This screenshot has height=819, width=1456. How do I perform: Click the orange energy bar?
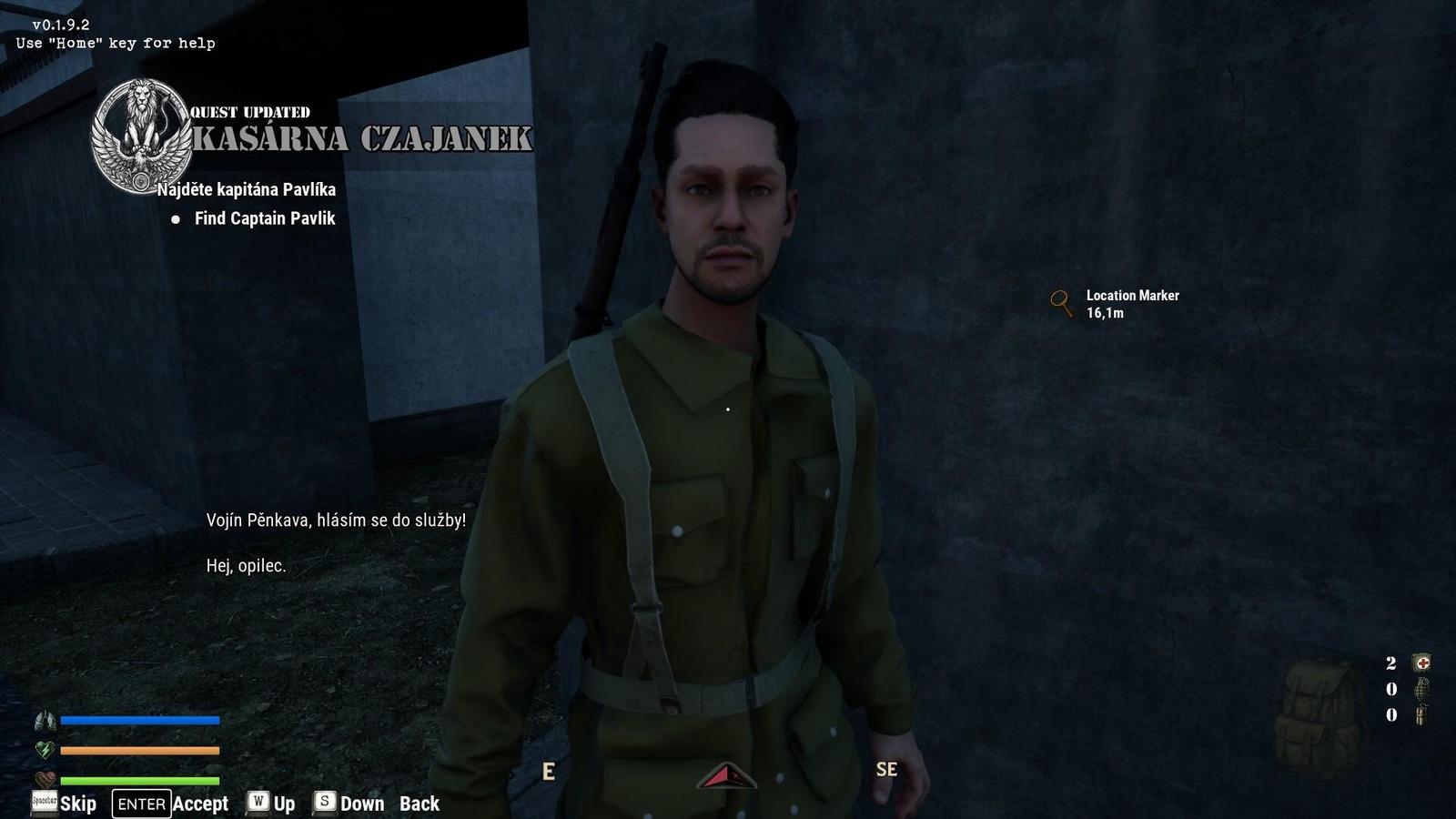(x=138, y=750)
